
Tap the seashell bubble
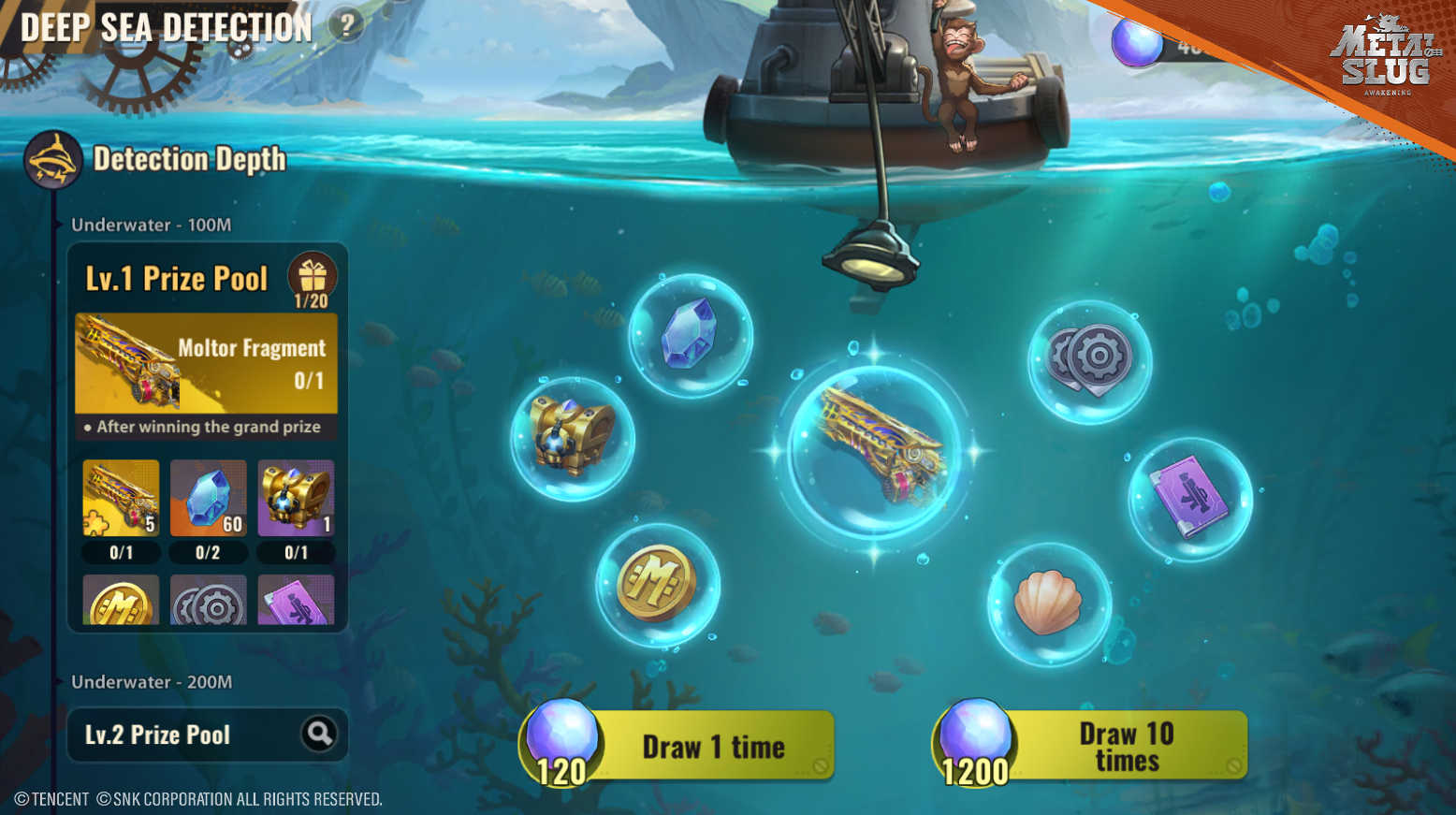pos(1049,604)
